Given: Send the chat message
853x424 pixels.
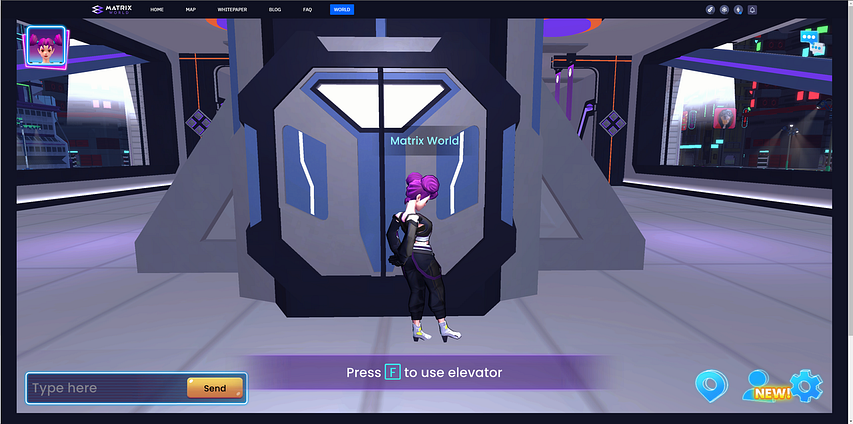Looking at the screenshot, I should [214, 388].
